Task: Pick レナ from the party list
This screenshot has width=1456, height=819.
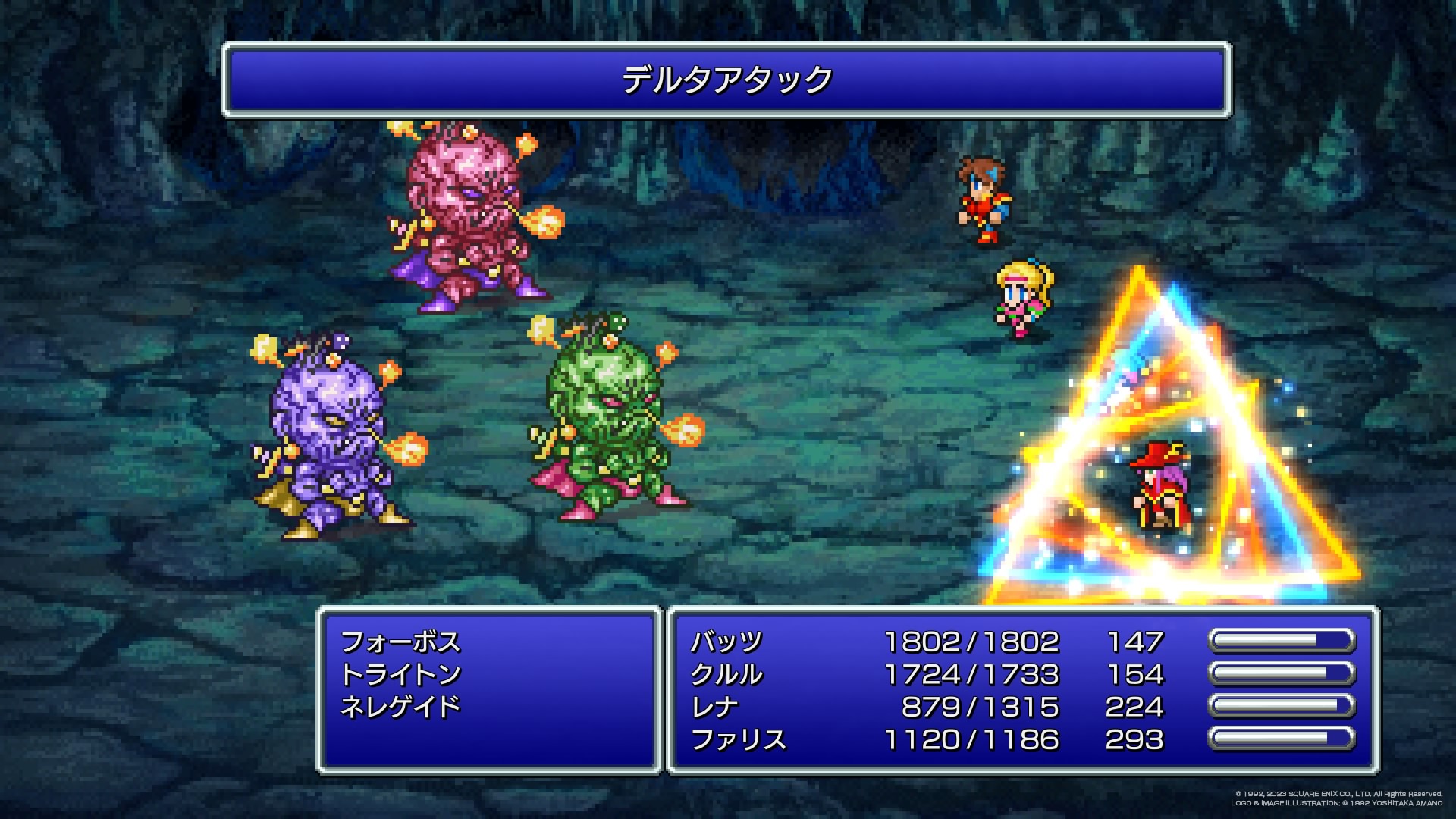Action: (x=714, y=707)
